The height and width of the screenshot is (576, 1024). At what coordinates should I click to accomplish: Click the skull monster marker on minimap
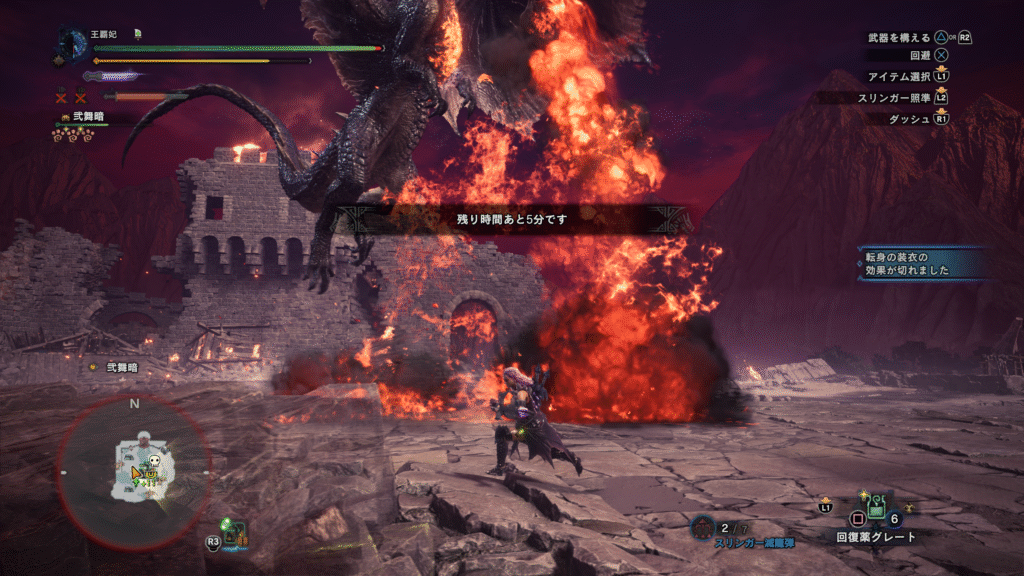153,464
